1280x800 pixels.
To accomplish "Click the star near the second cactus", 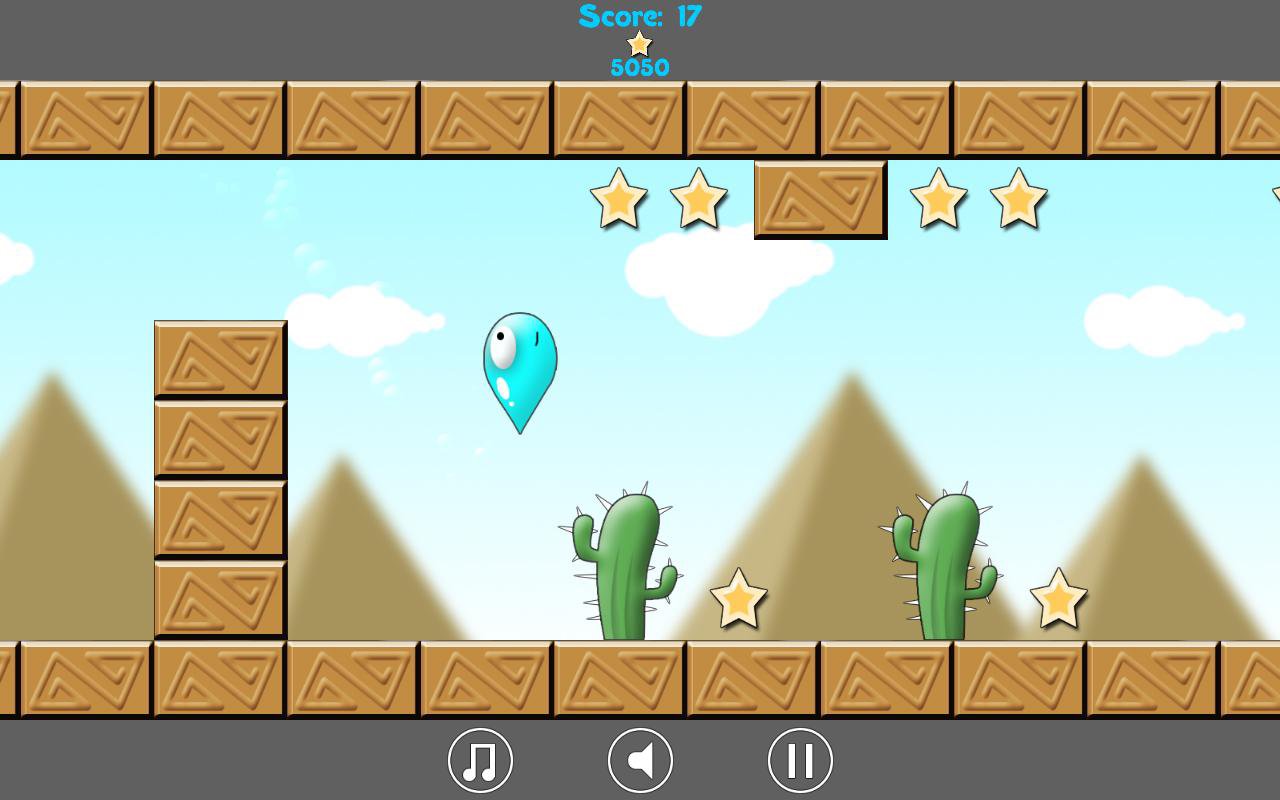I will (x=1059, y=599).
